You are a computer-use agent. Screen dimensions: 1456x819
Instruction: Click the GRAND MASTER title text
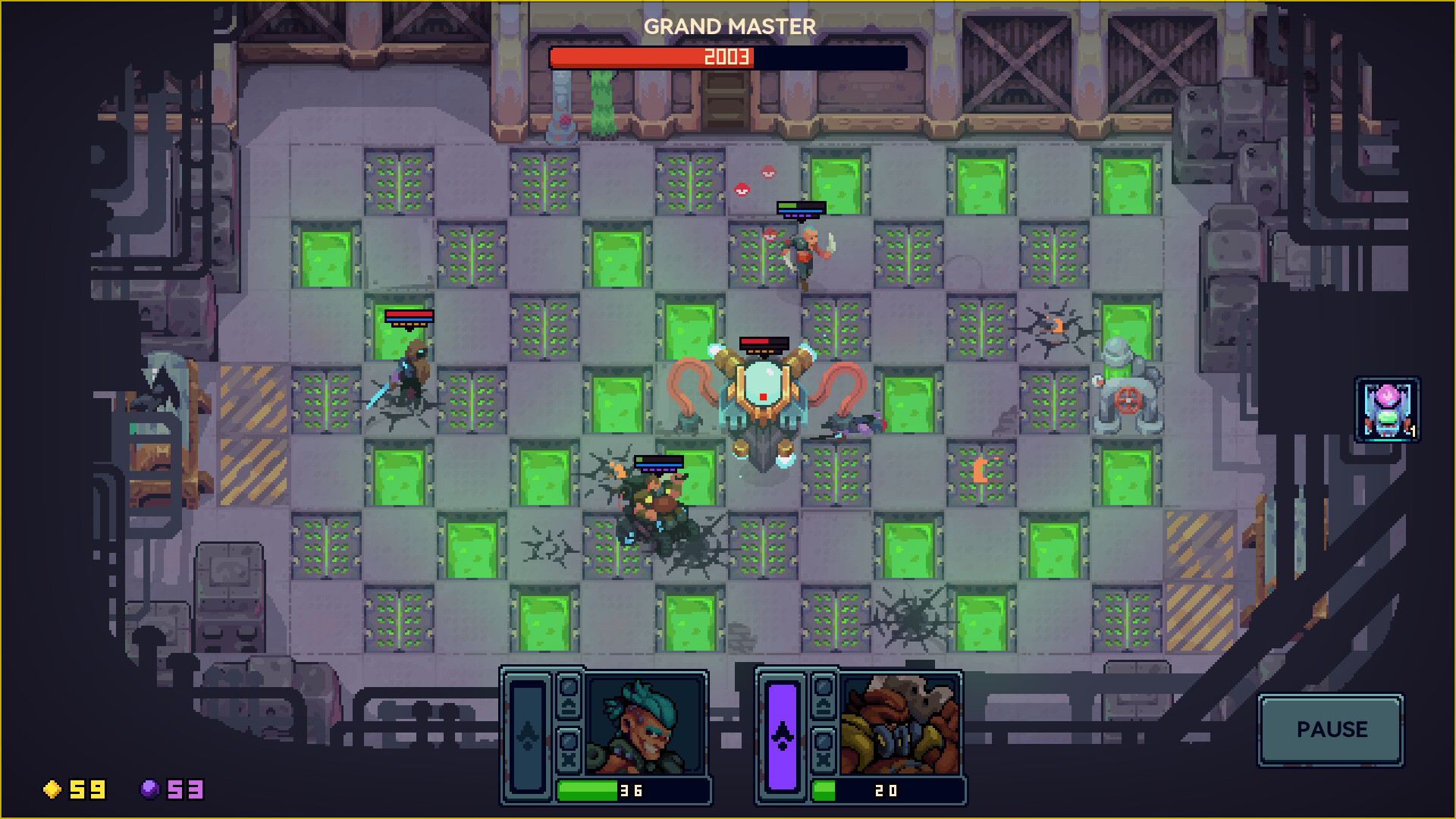pyautogui.click(x=729, y=25)
